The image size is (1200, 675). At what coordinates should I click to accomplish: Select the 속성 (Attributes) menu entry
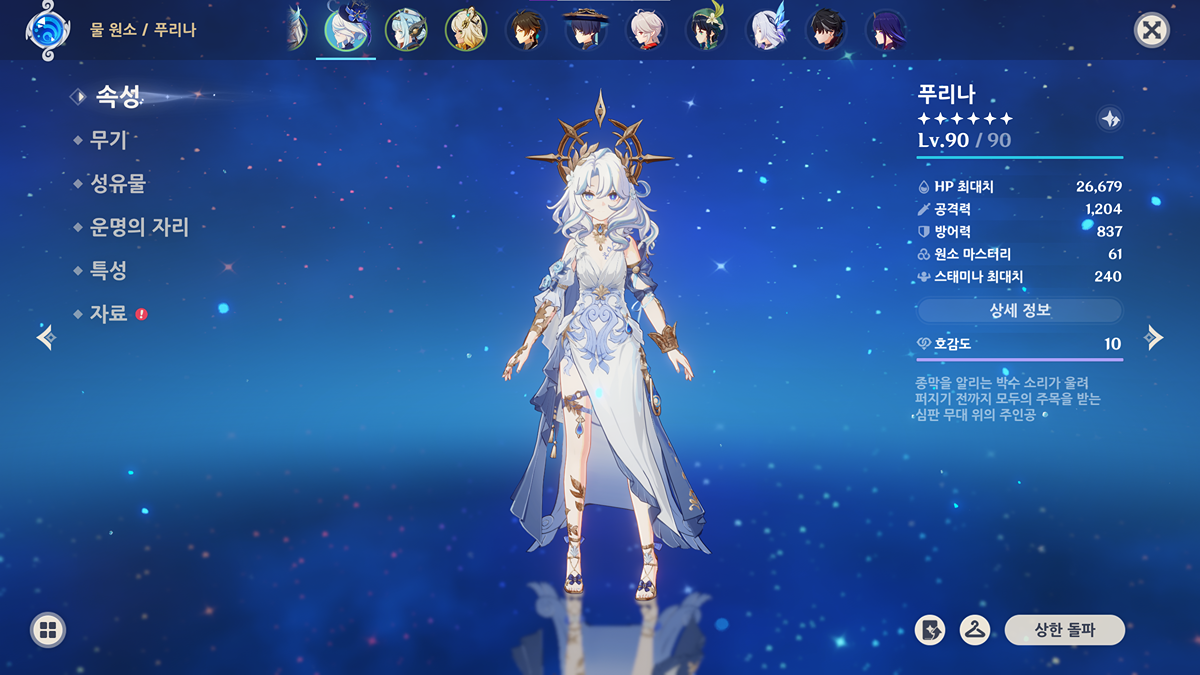point(117,96)
